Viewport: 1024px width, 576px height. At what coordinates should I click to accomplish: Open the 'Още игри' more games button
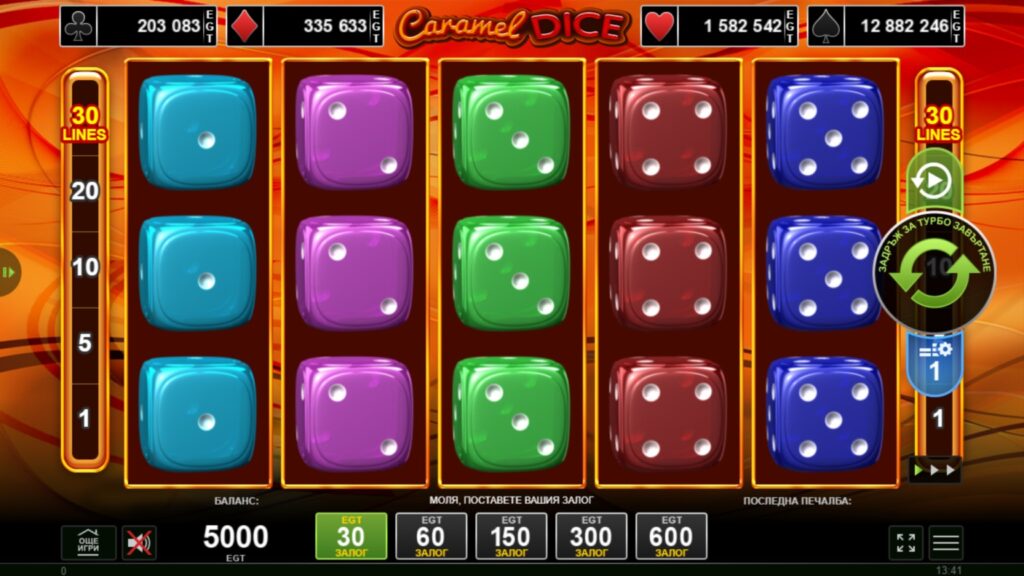pyautogui.click(x=88, y=542)
